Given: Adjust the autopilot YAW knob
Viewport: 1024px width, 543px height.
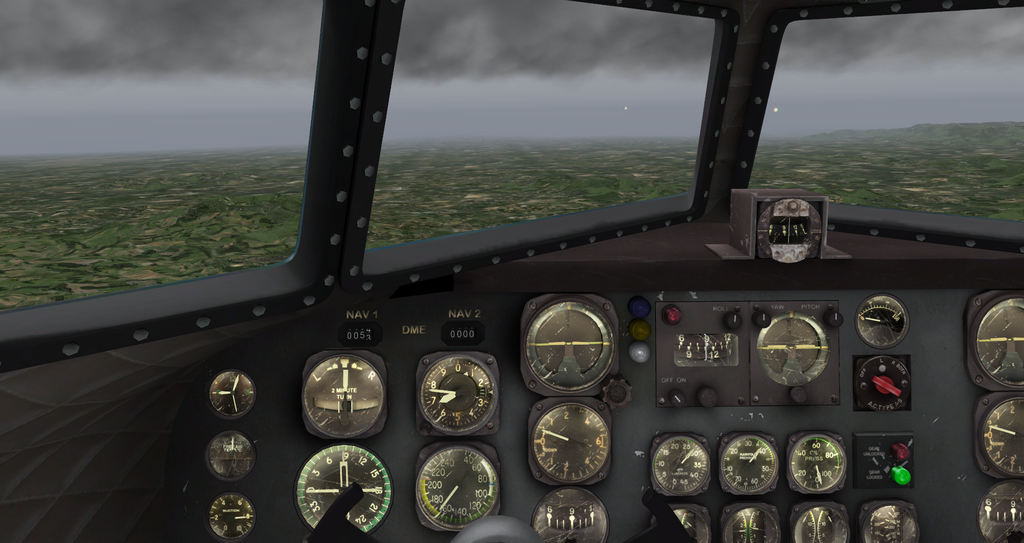Looking at the screenshot, I should (761, 318).
